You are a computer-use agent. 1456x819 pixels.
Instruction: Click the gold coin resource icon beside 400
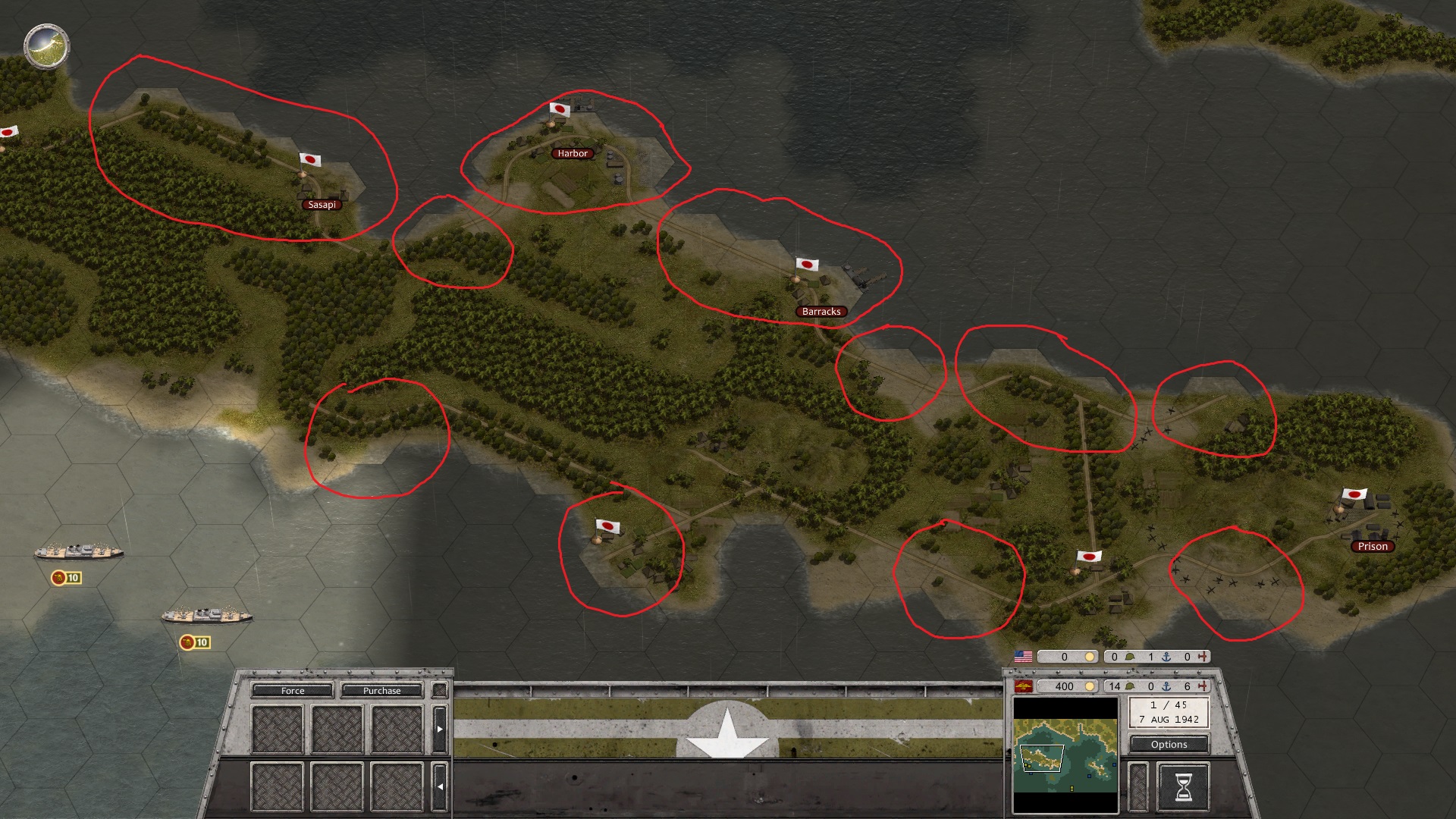point(1089,686)
